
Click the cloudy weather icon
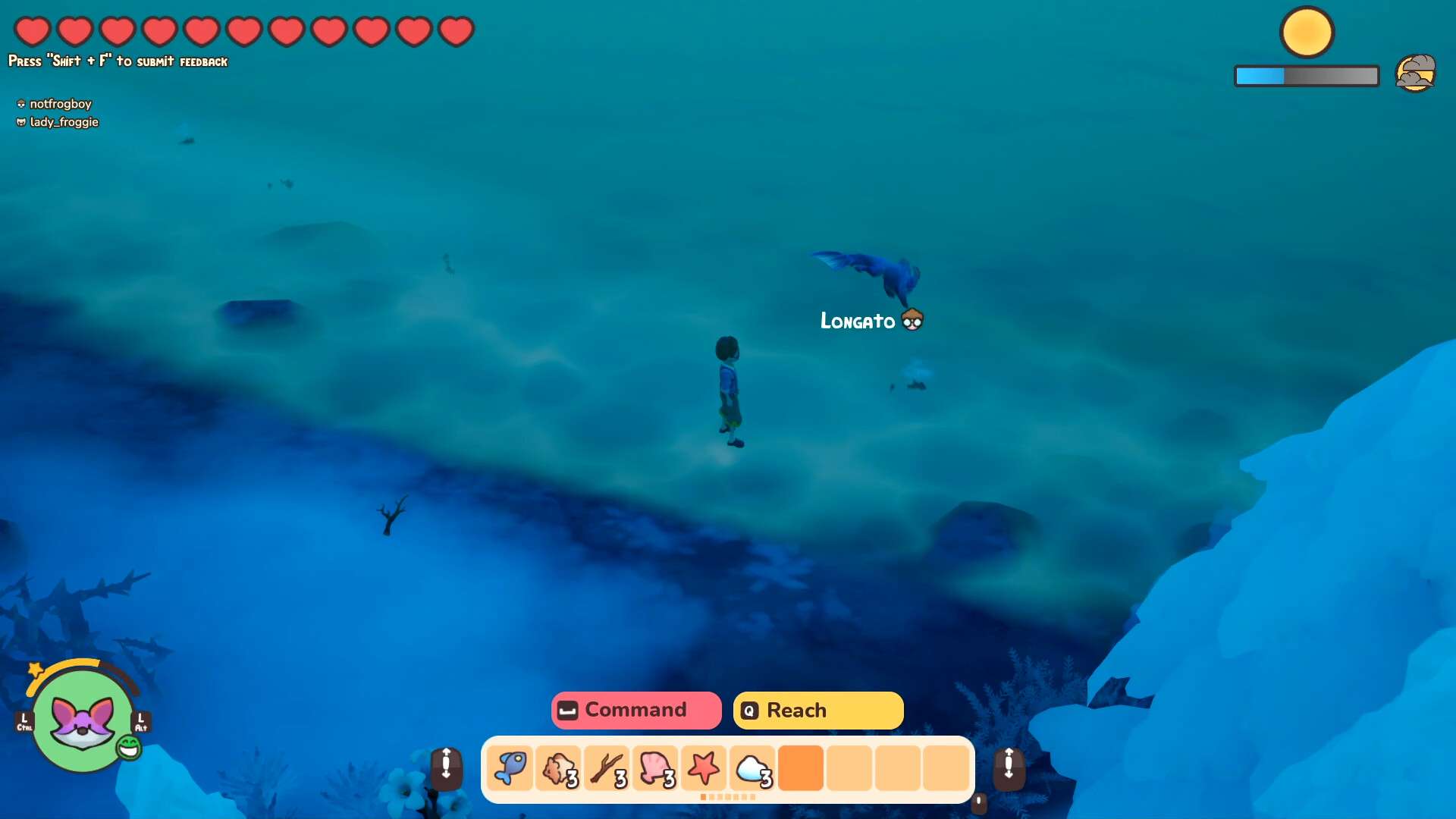pyautogui.click(x=1415, y=74)
